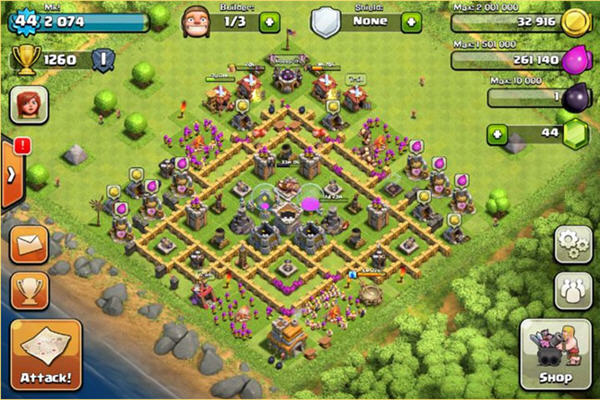
Task: Expand the side chat arrow tab
Action: click(10, 174)
